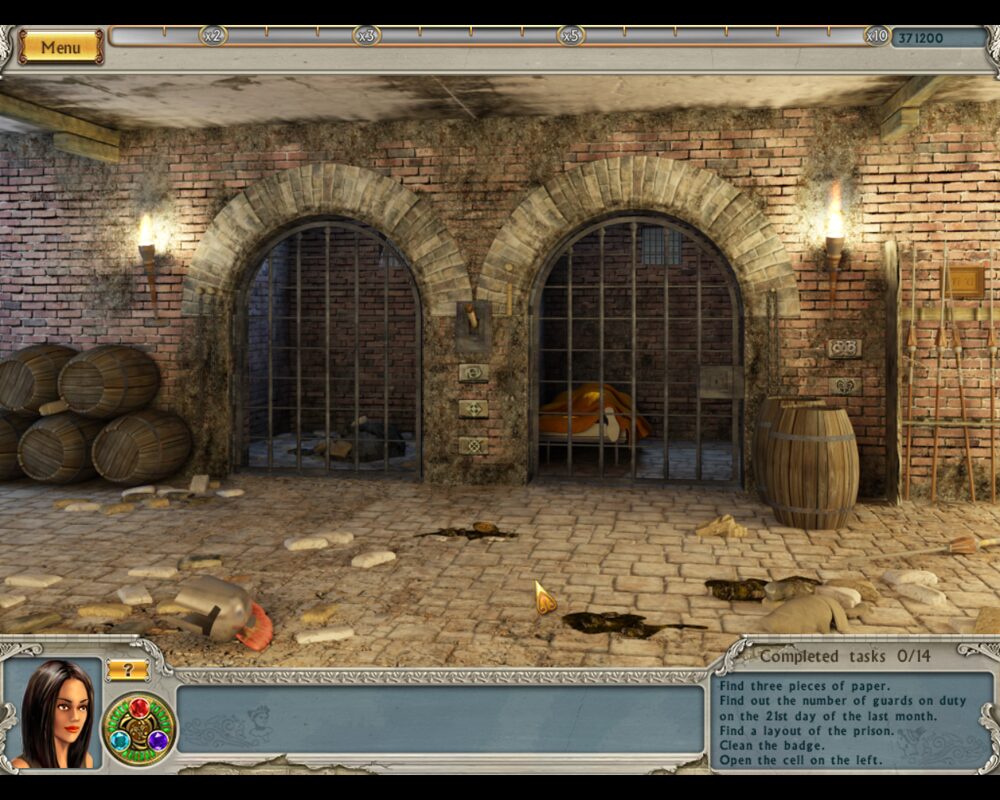1000x800 pixels.
Task: Open the Menu button
Action: tap(60, 47)
